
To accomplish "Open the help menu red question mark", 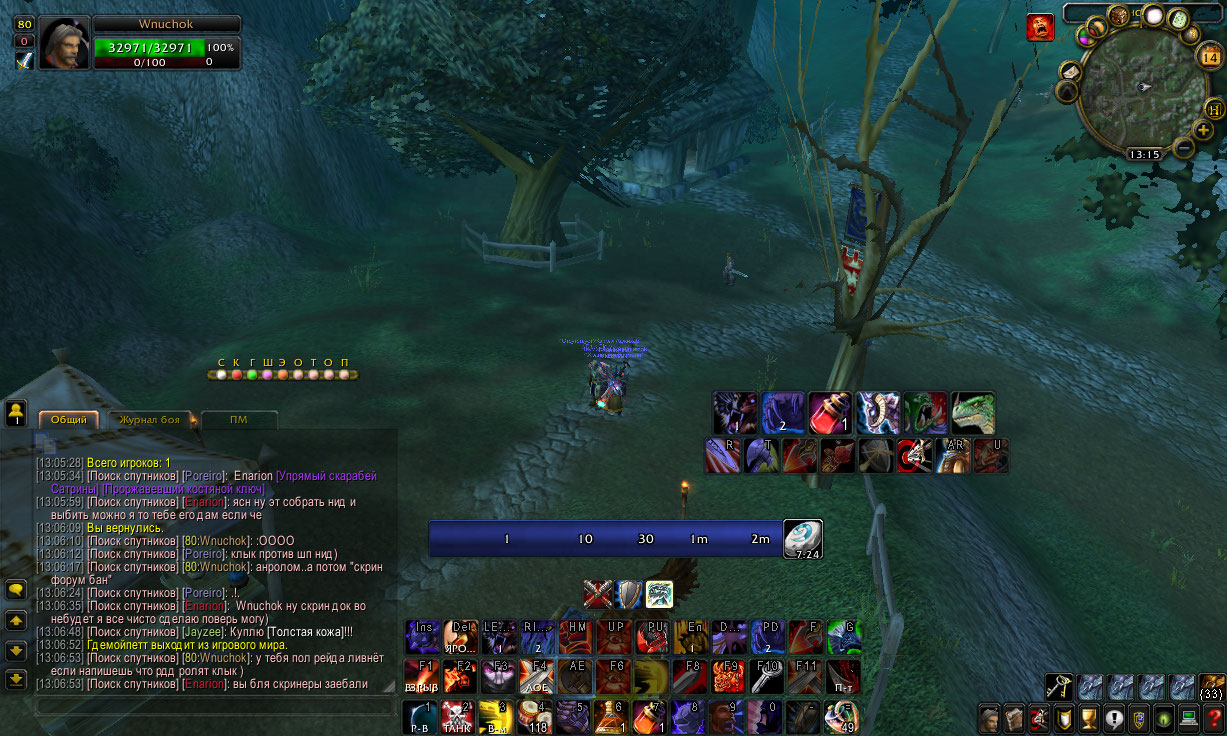I will [x=1214, y=718].
